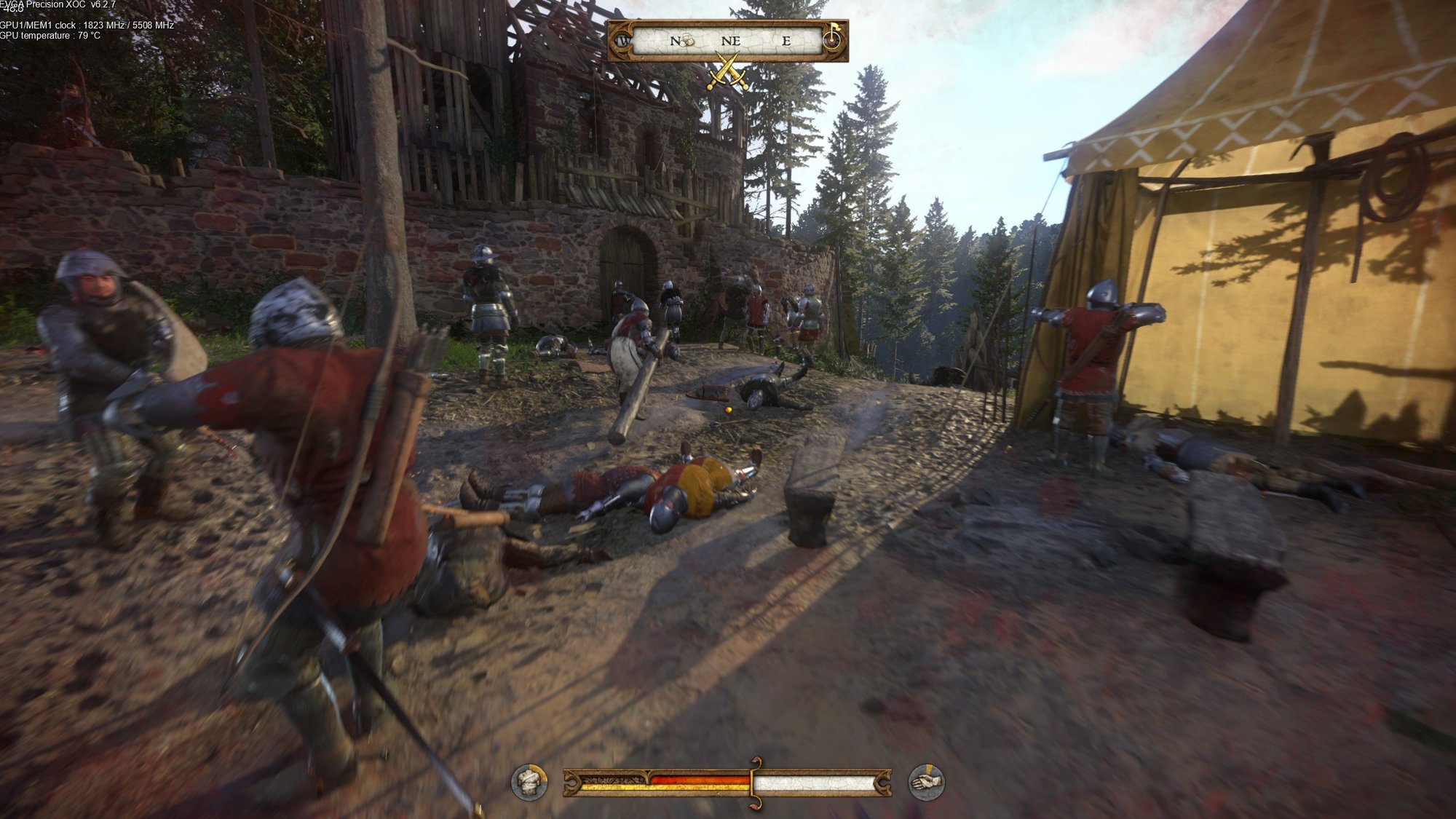
Task: Click the beer mugs tavern marker on compass
Action: click(x=685, y=41)
